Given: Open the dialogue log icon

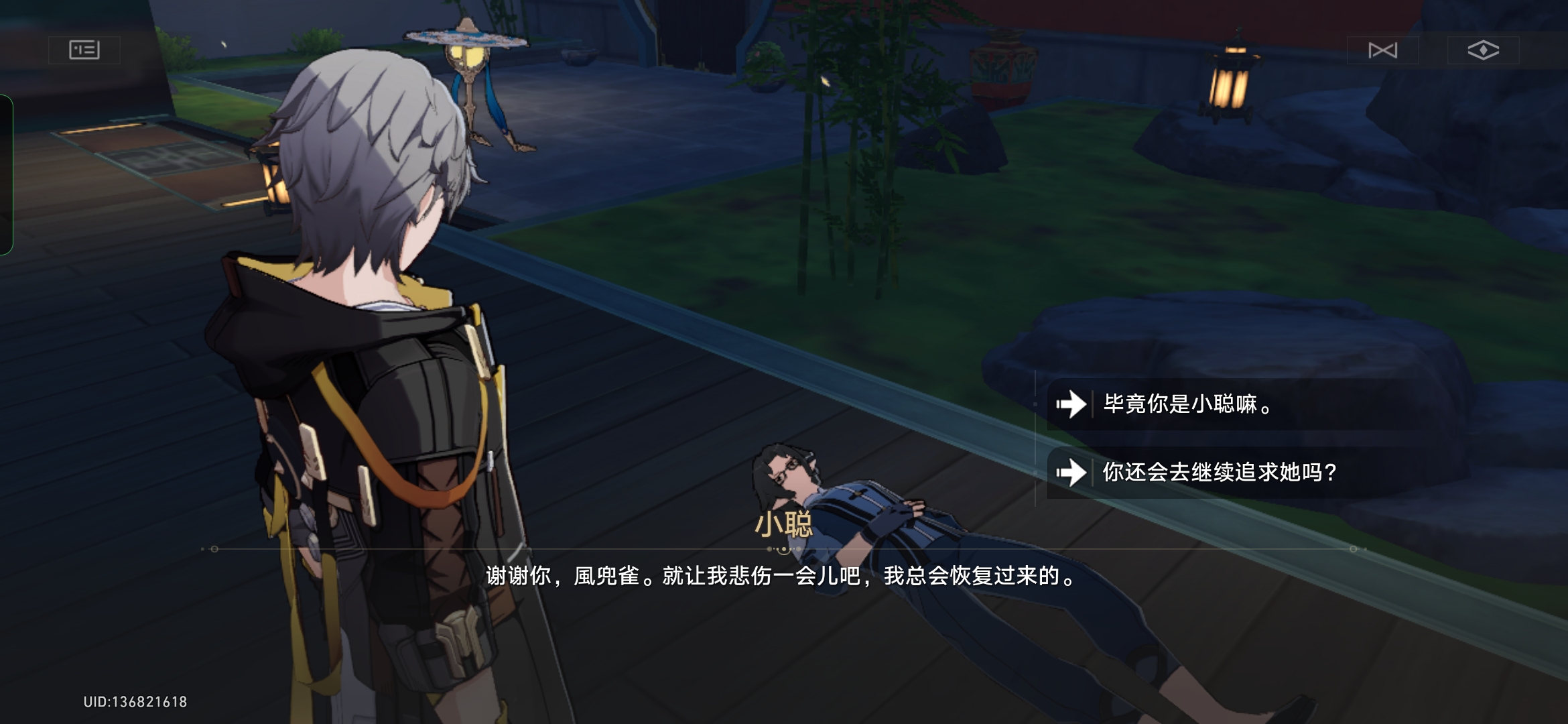Looking at the screenshot, I should pyautogui.click(x=84, y=50).
